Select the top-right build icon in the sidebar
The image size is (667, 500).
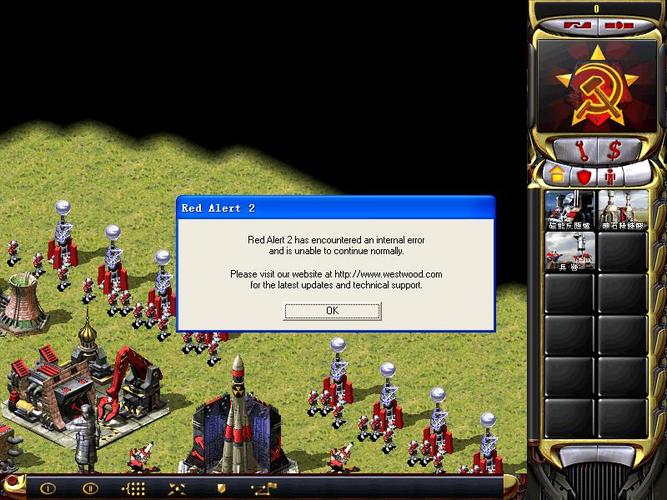coord(622,211)
